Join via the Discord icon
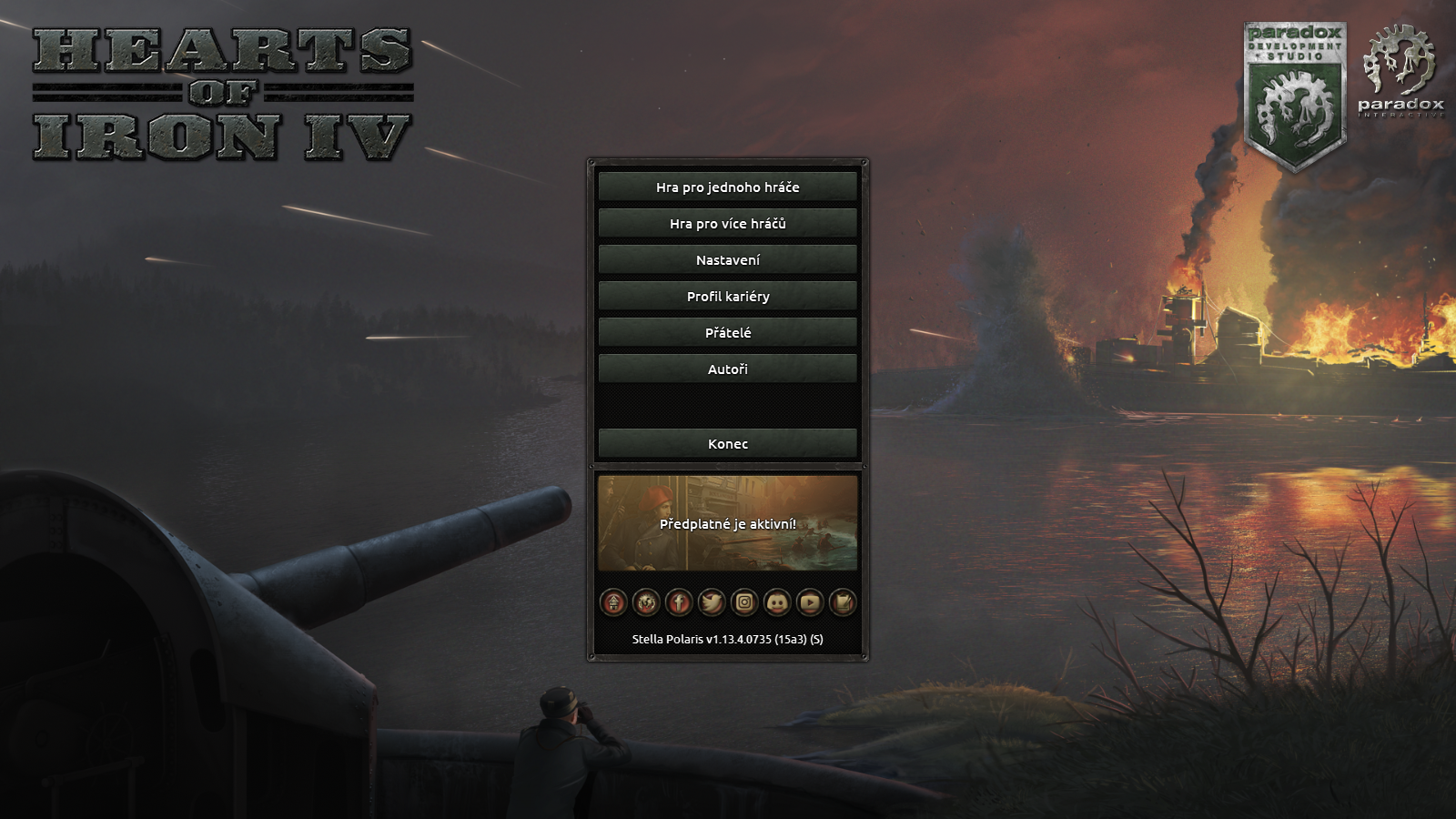The height and width of the screenshot is (819, 1456). 777,602
